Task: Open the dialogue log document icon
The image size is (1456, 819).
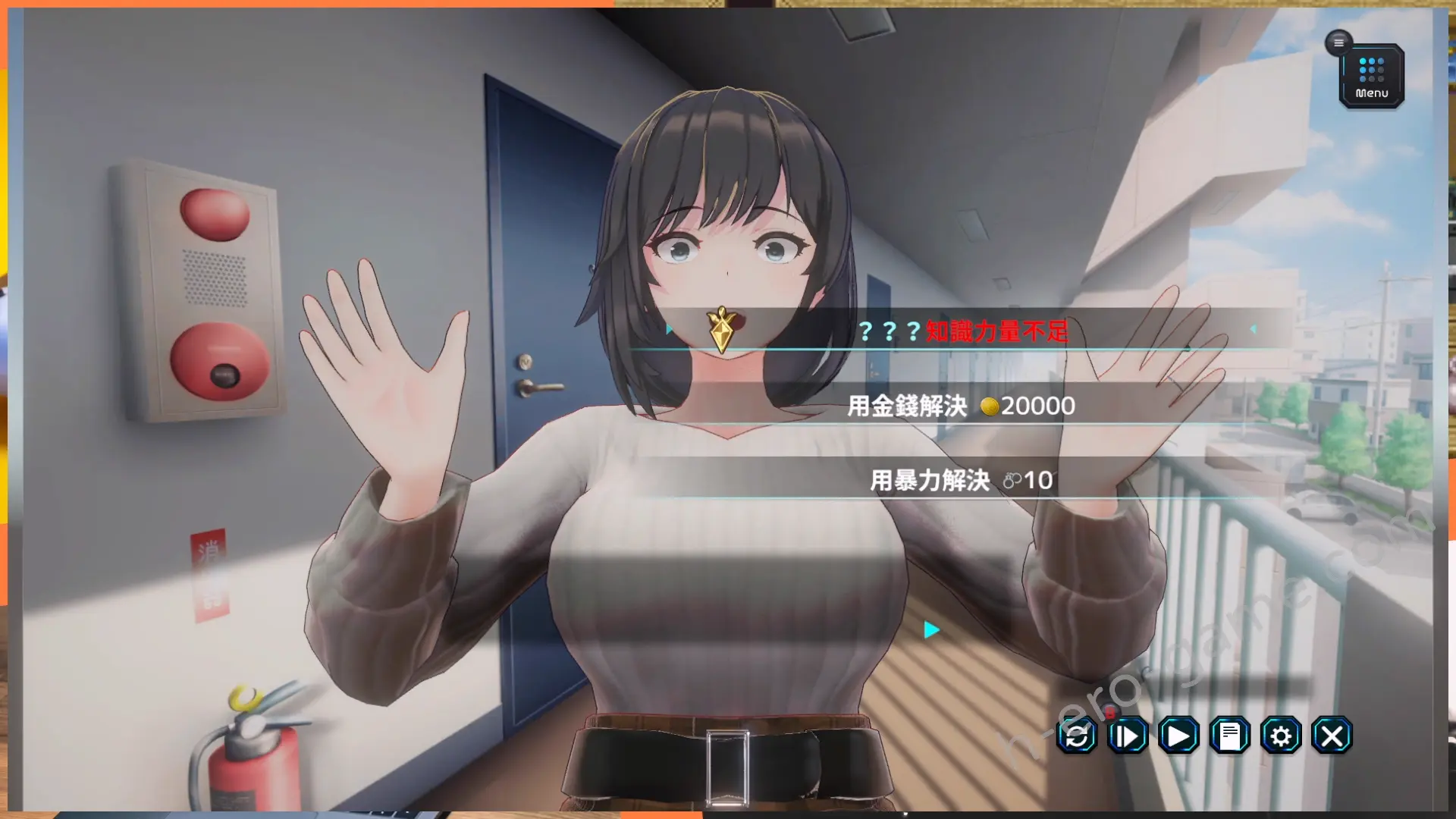Action: pyautogui.click(x=1230, y=736)
